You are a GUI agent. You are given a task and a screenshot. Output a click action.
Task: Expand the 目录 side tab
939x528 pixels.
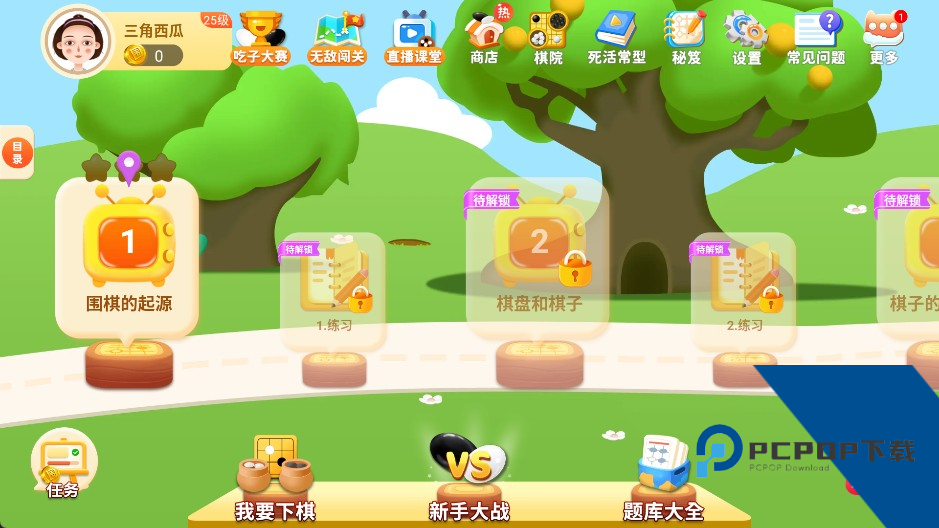click(17, 153)
